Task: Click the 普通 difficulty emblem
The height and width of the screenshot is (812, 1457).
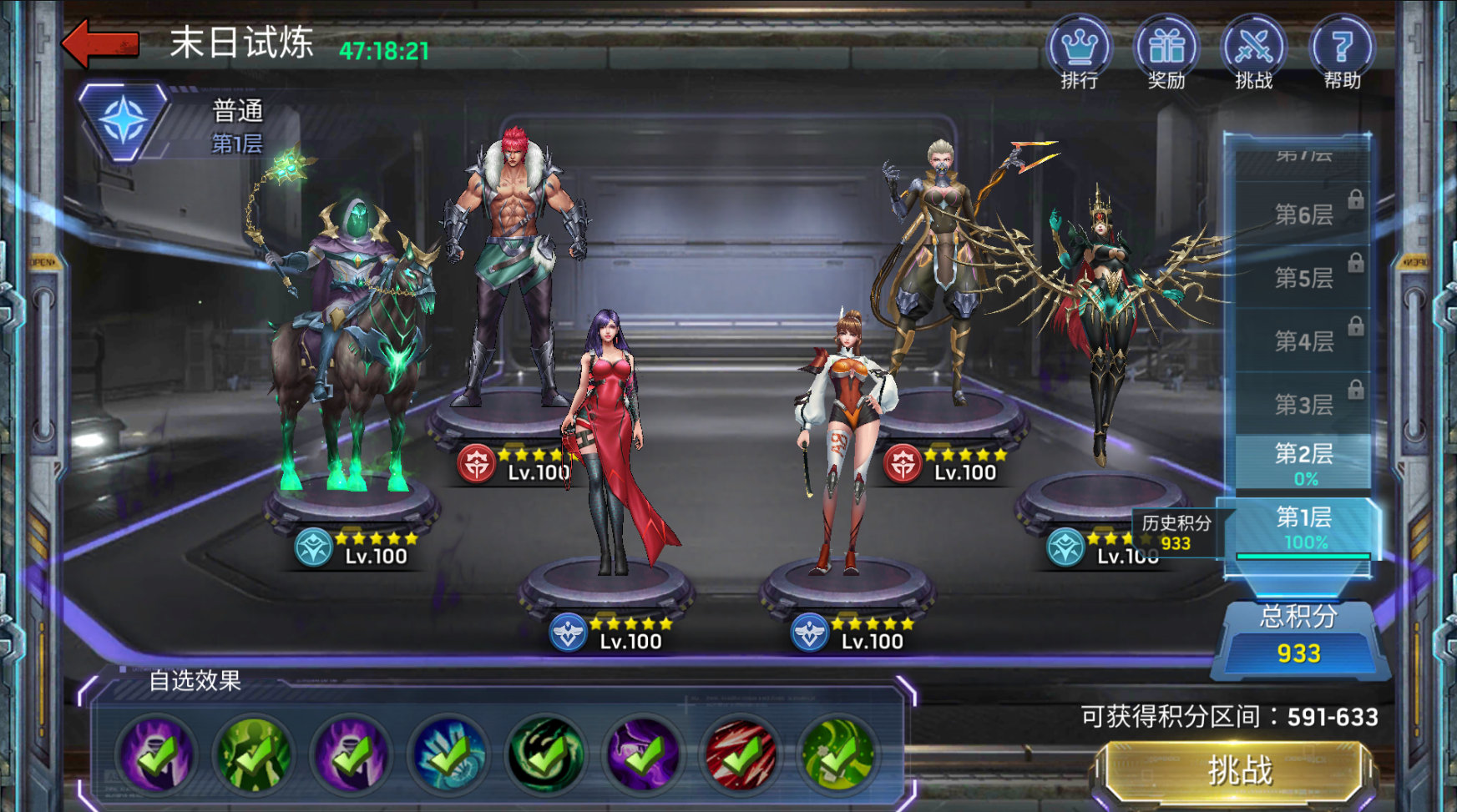Action: coord(124,122)
